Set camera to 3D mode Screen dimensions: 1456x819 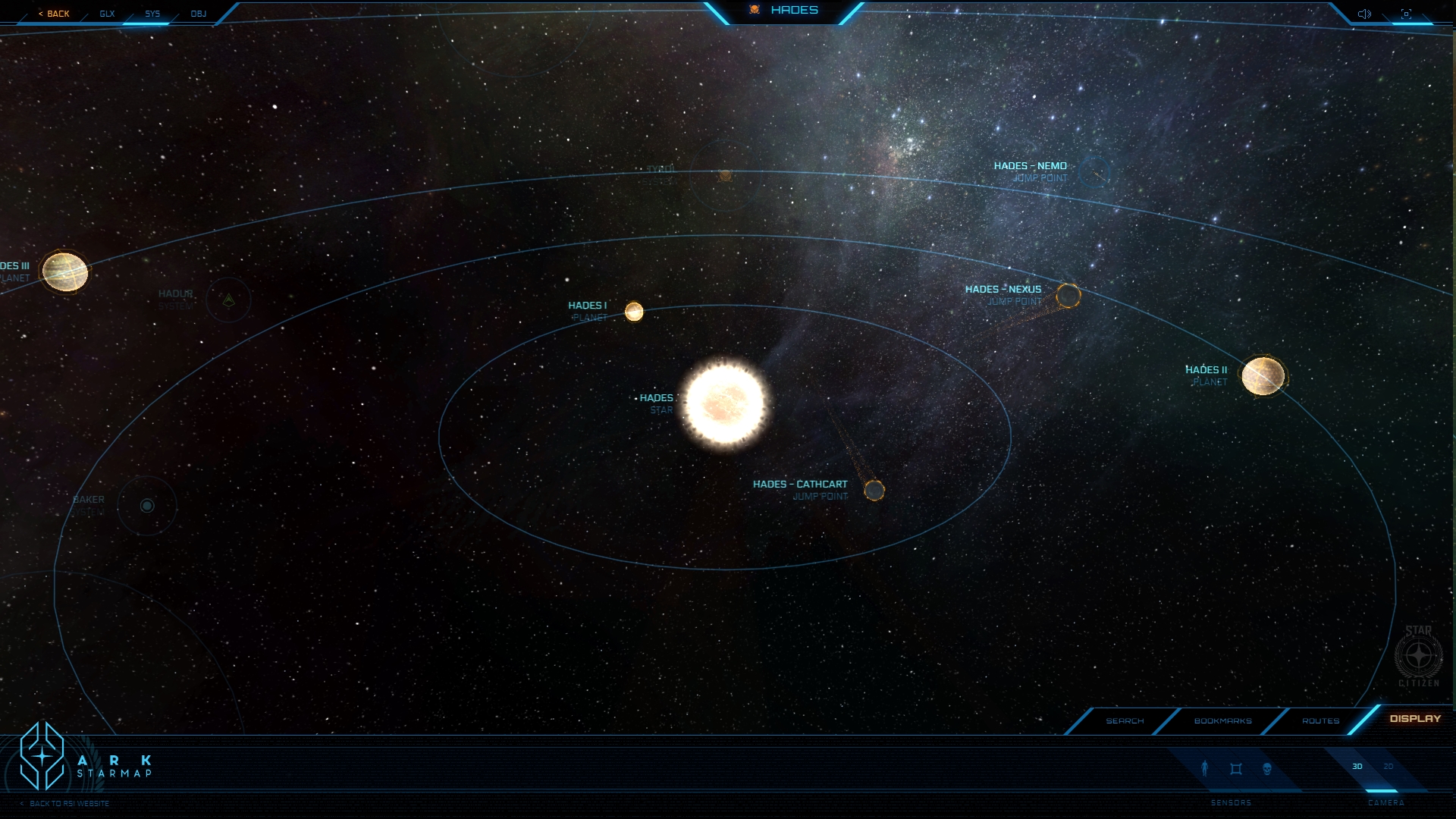coord(1357,767)
